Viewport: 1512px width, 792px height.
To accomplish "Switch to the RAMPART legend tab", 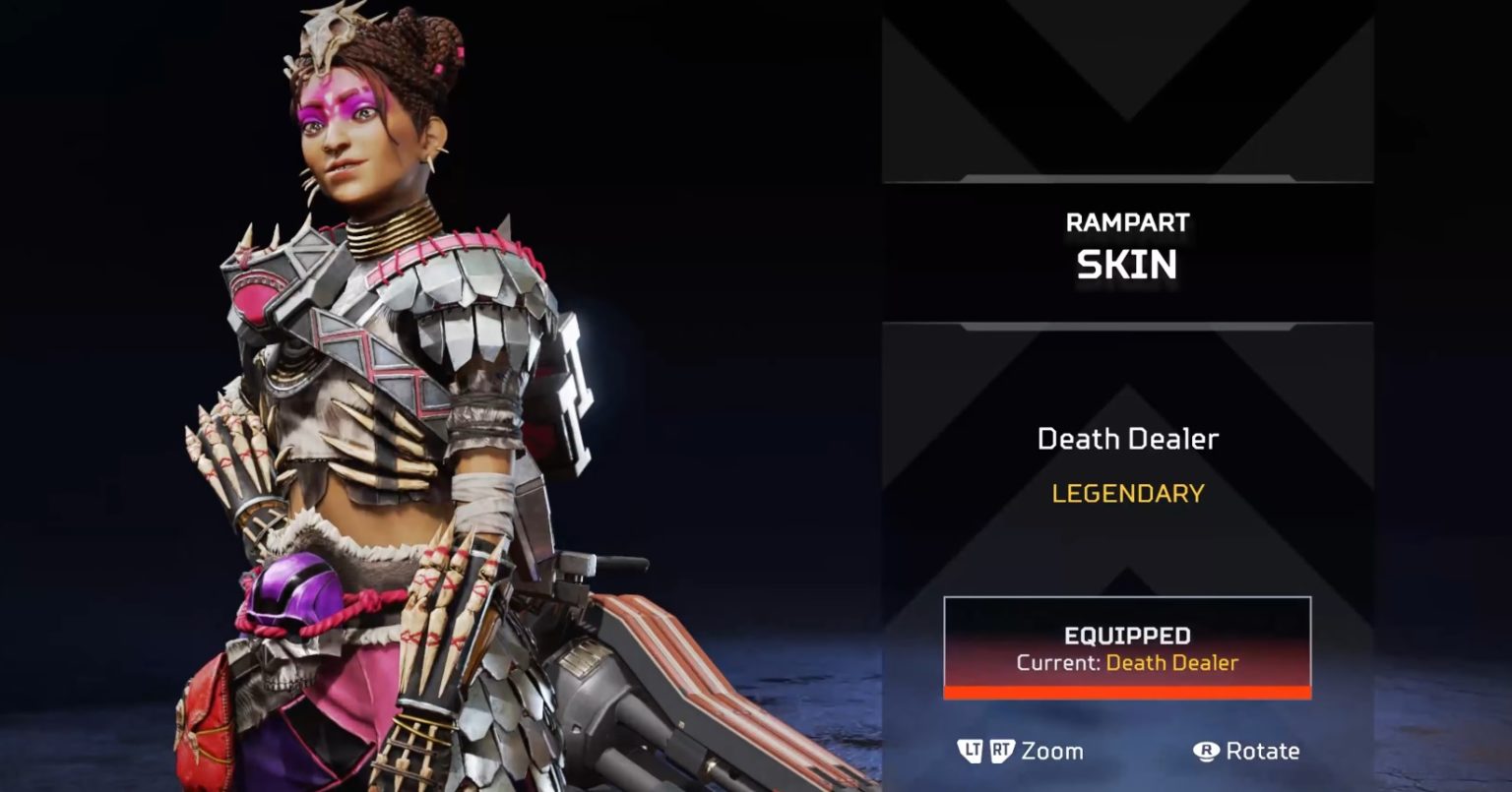I will click(1126, 222).
